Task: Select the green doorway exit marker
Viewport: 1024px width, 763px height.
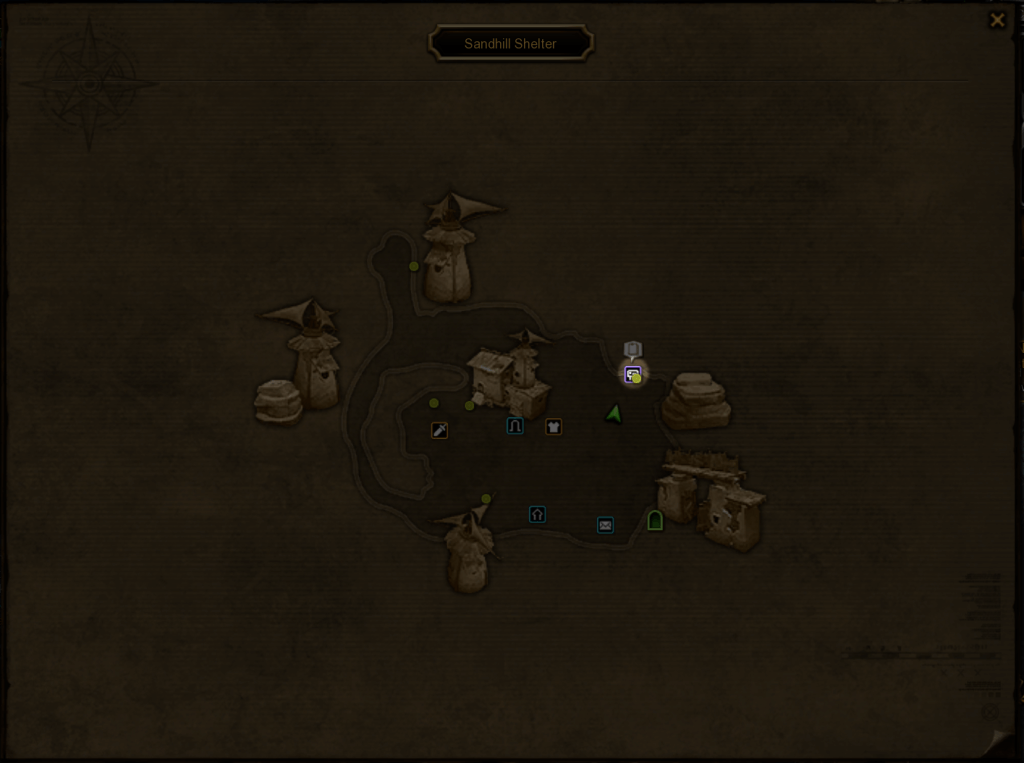Action: tap(655, 520)
